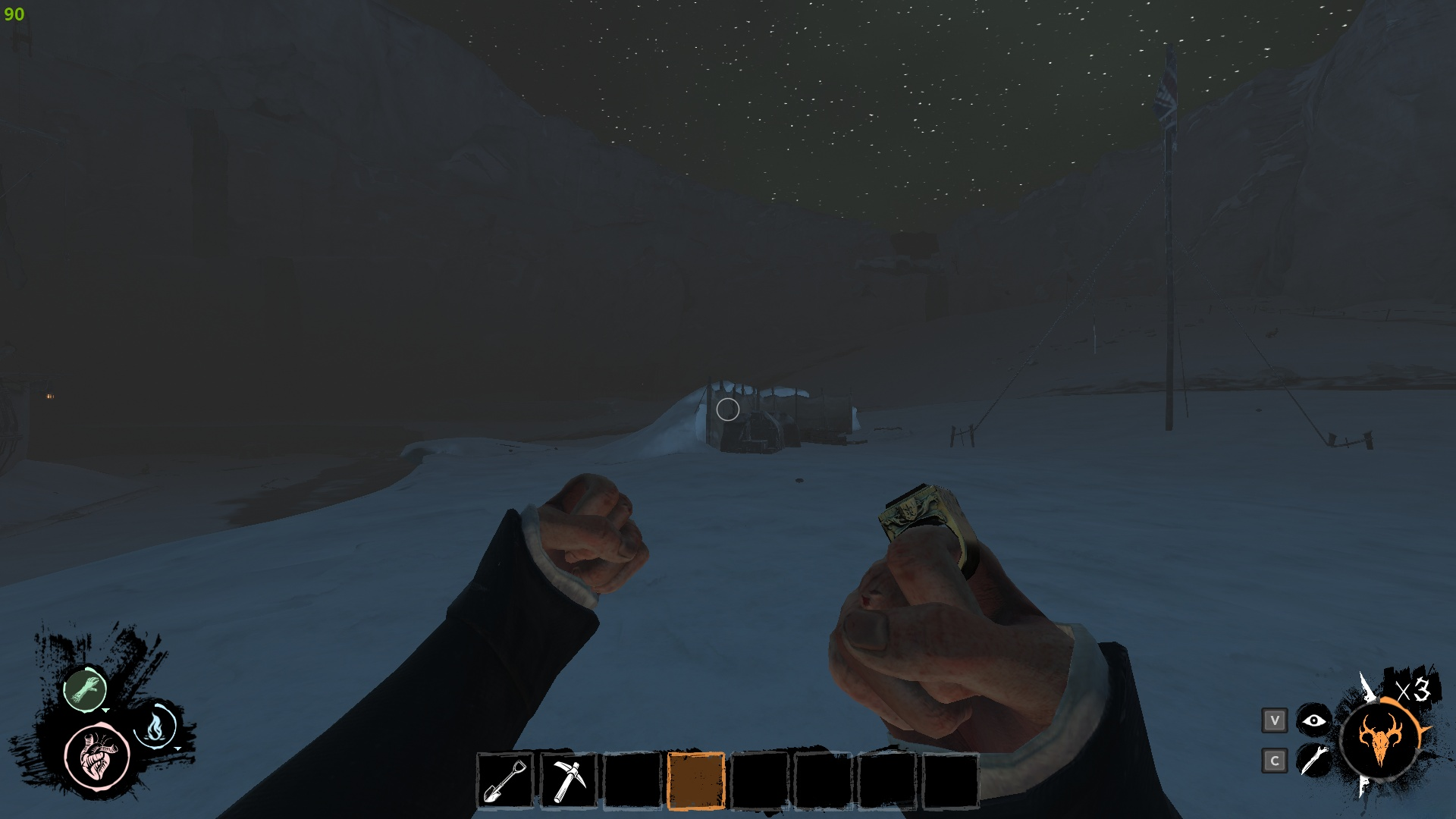The width and height of the screenshot is (1456, 819).
Task: Click the anatomical heart health icon
Action: 97,756
